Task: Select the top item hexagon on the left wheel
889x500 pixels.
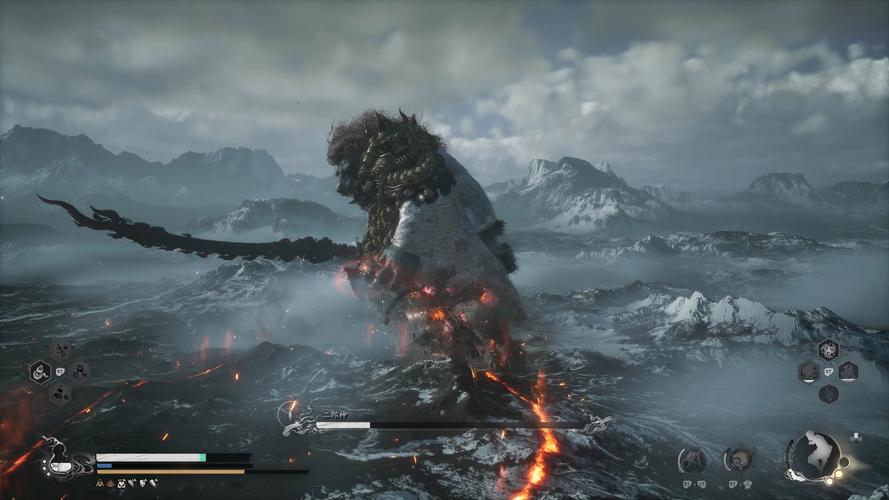Action: 60,351
